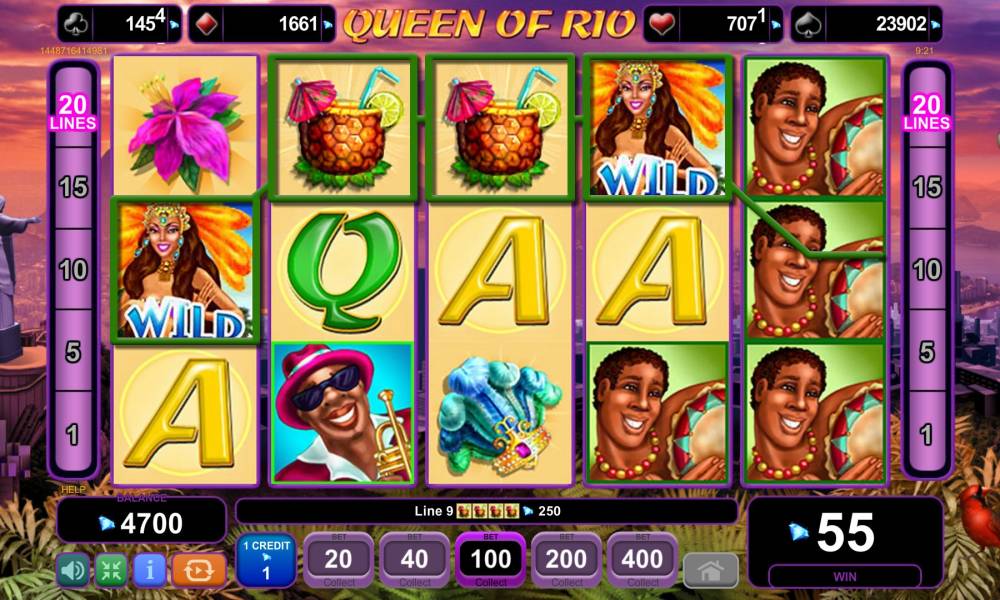Choose the highlighted 100 bet button
The width and height of the screenshot is (1000, 600).
click(491, 560)
